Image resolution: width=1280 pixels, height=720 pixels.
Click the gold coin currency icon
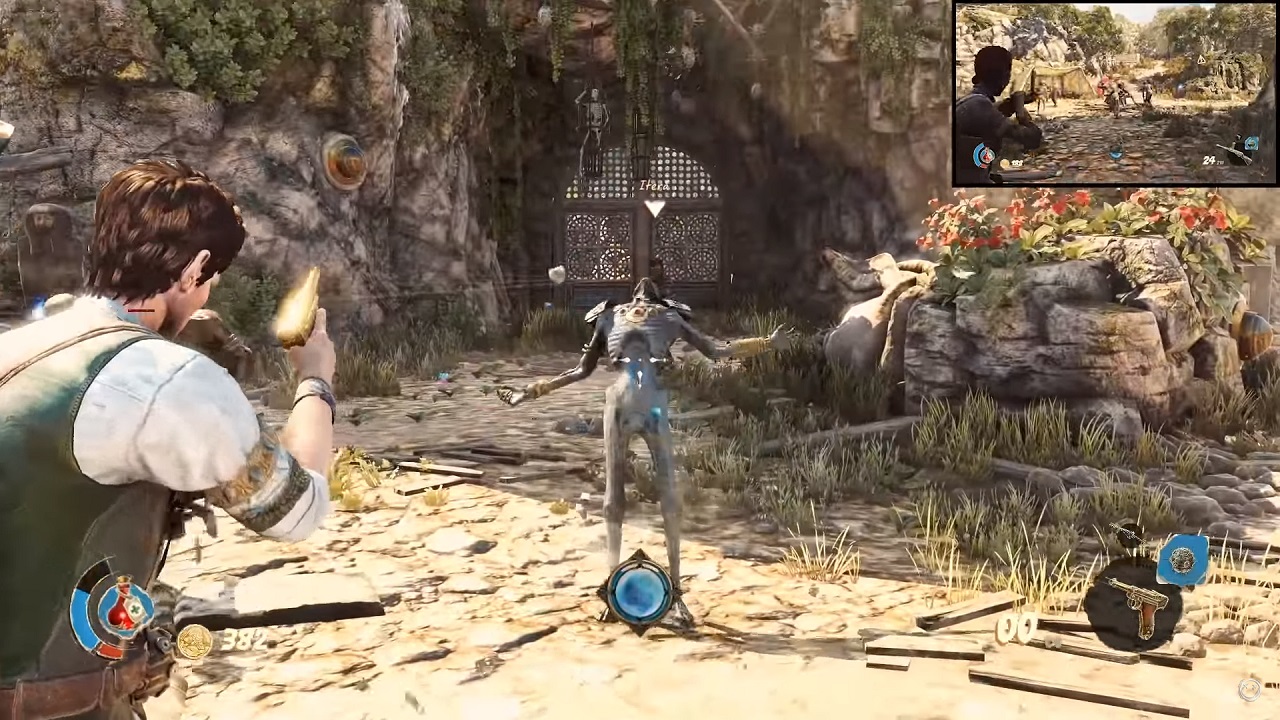(x=193, y=641)
